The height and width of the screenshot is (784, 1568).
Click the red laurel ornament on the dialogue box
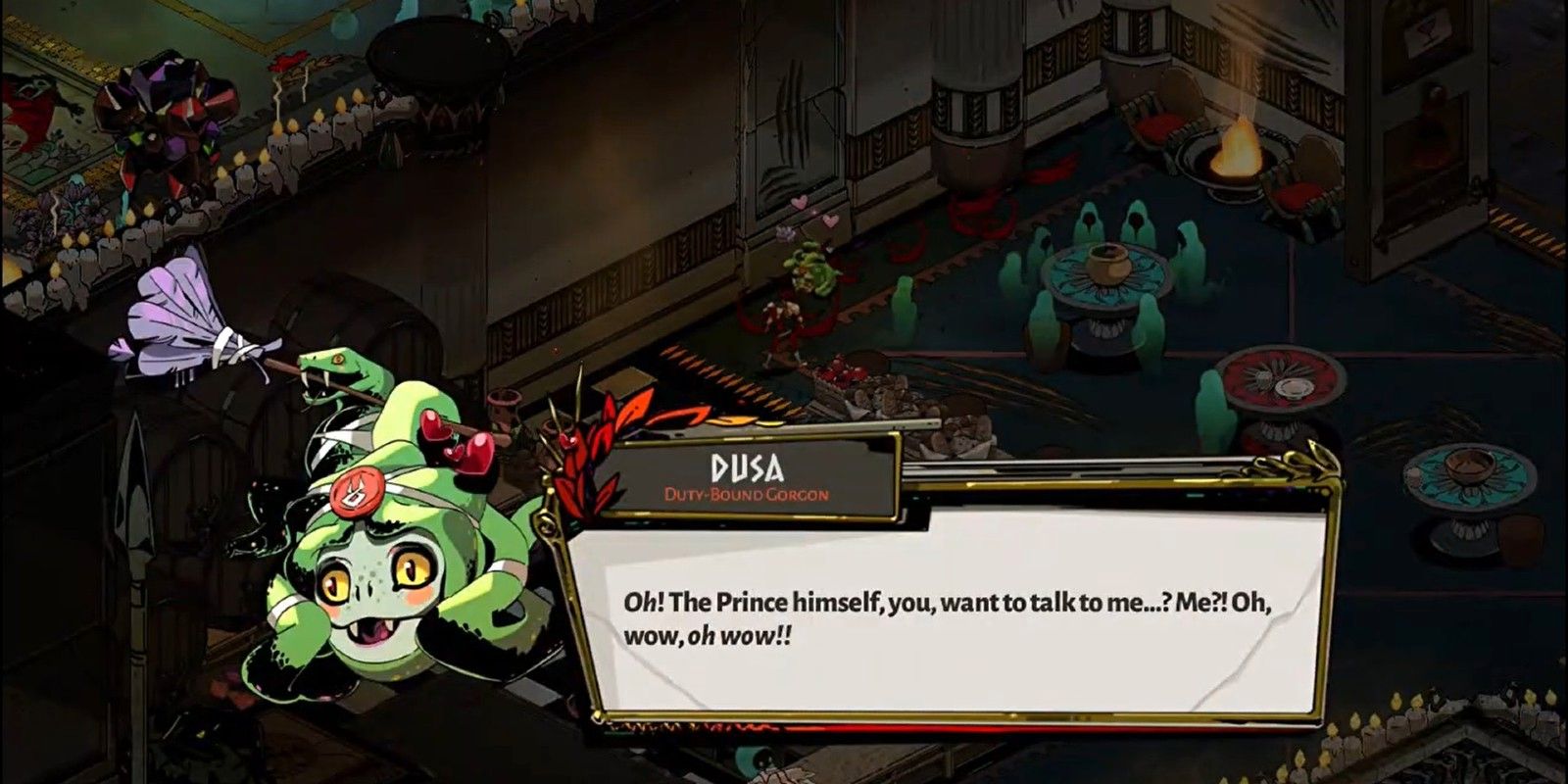[x=598, y=441]
